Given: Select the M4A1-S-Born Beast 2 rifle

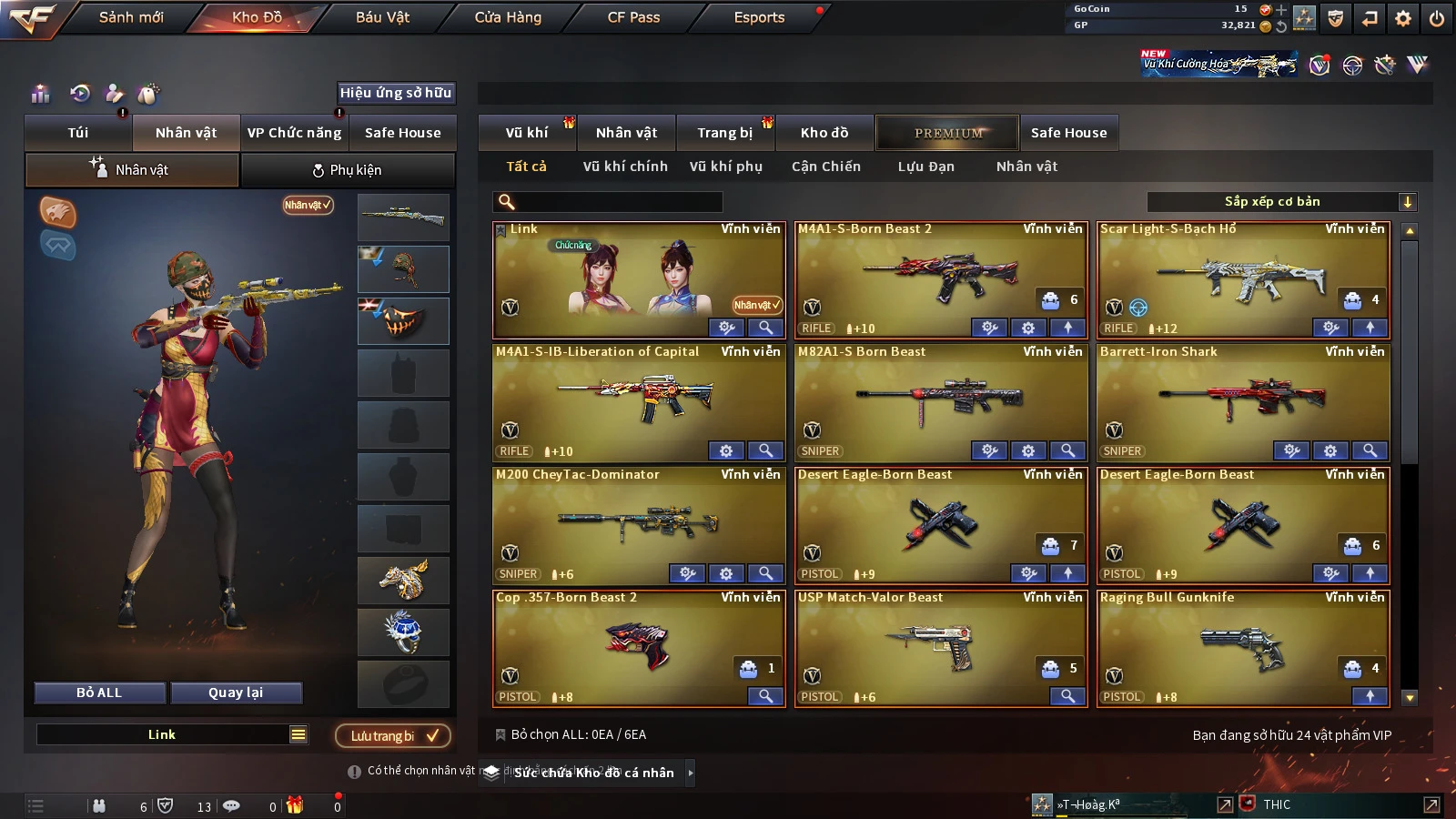Looking at the screenshot, I should coord(941,279).
